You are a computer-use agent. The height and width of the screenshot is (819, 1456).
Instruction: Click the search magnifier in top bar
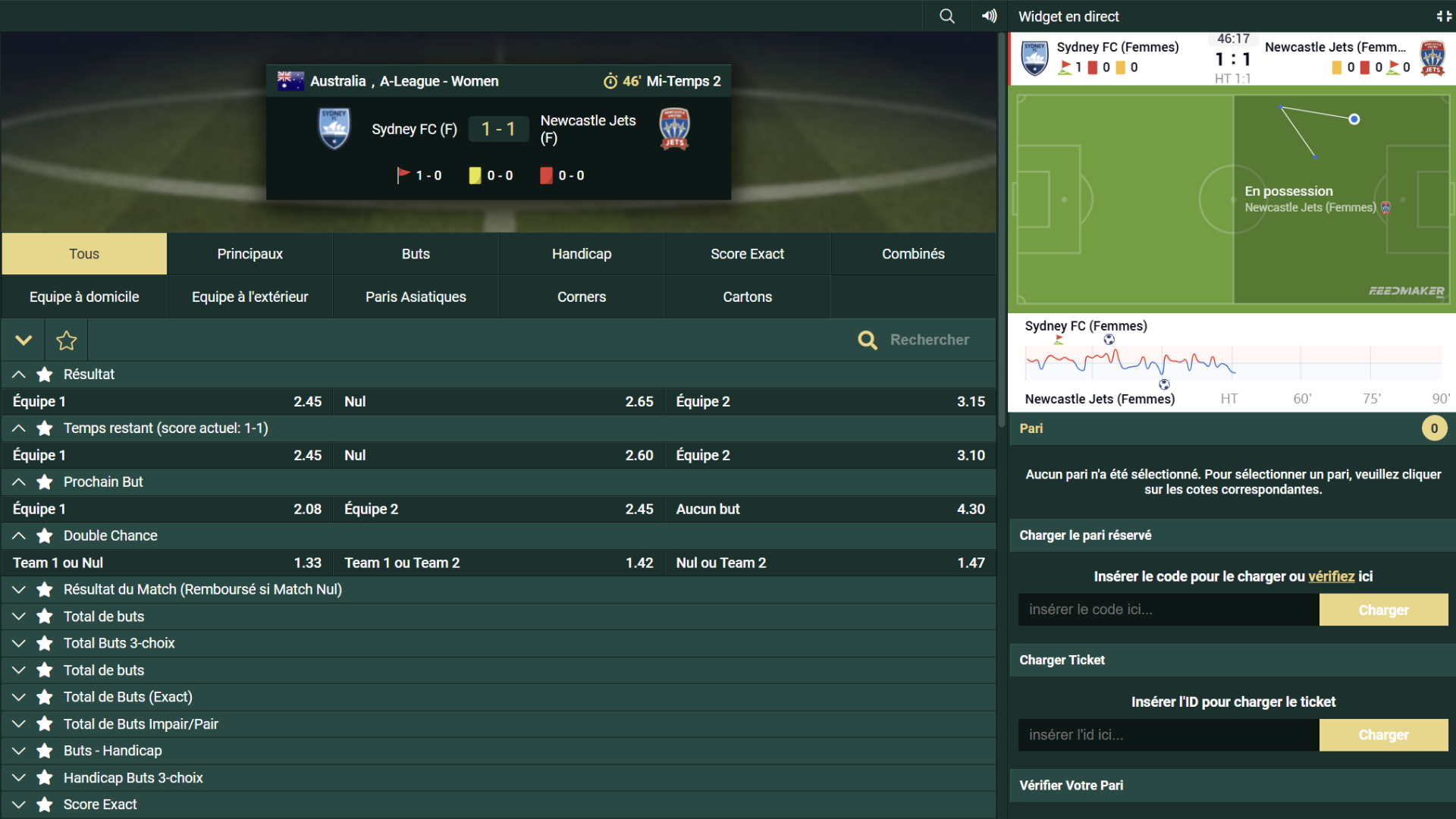(x=947, y=16)
